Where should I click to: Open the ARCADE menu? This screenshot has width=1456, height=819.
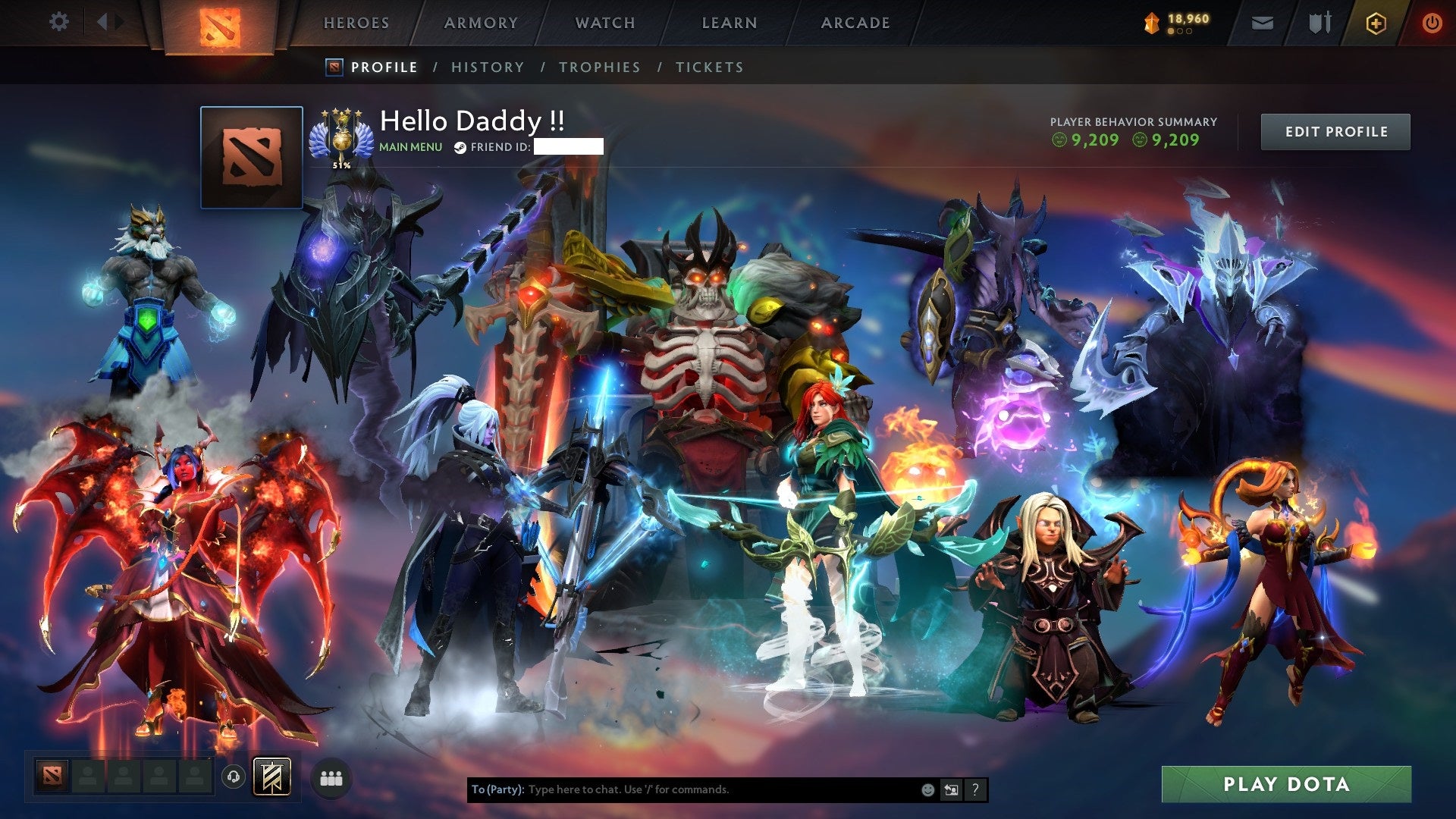point(855,22)
